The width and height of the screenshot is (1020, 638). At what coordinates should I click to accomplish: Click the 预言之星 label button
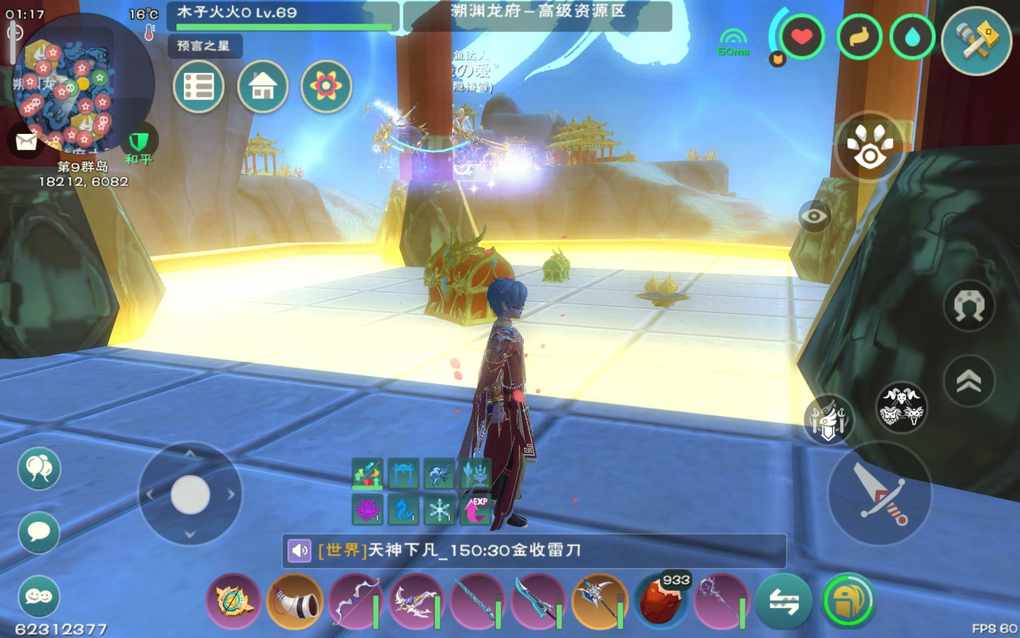click(x=204, y=46)
